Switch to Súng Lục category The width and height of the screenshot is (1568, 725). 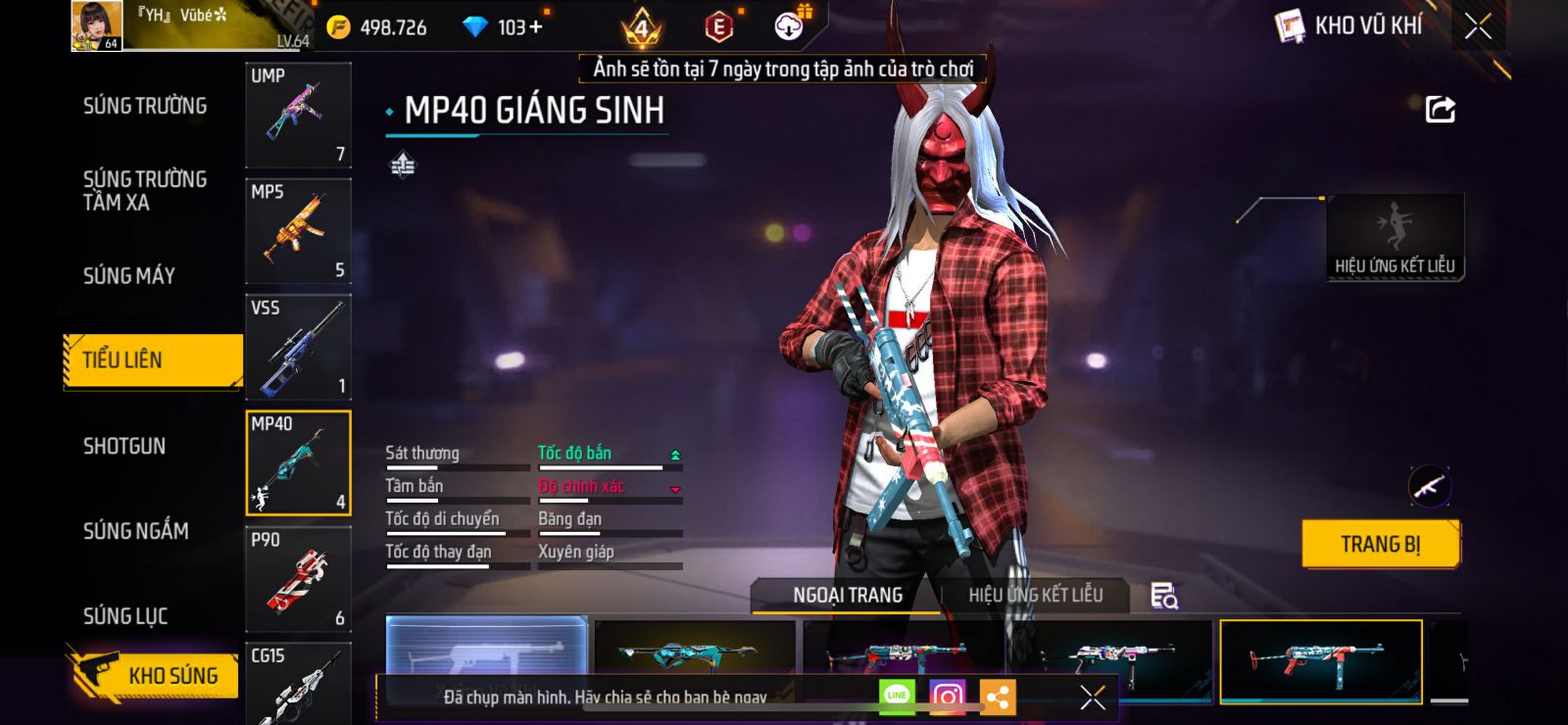[x=125, y=616]
